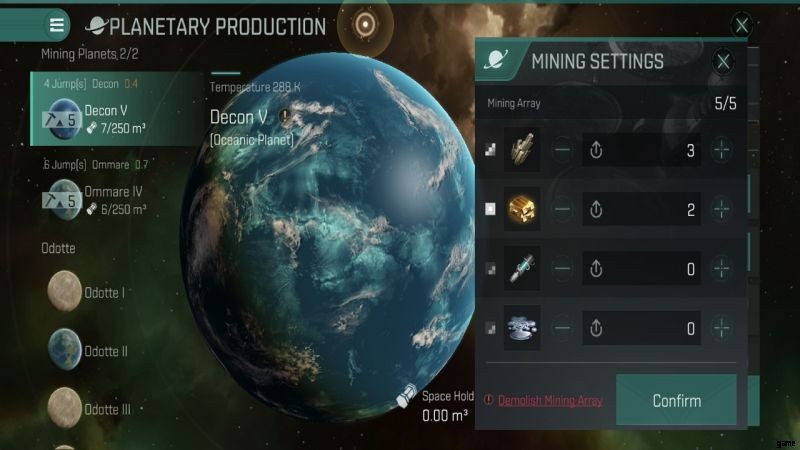Tap the warning icon beside Decon V

click(284, 117)
